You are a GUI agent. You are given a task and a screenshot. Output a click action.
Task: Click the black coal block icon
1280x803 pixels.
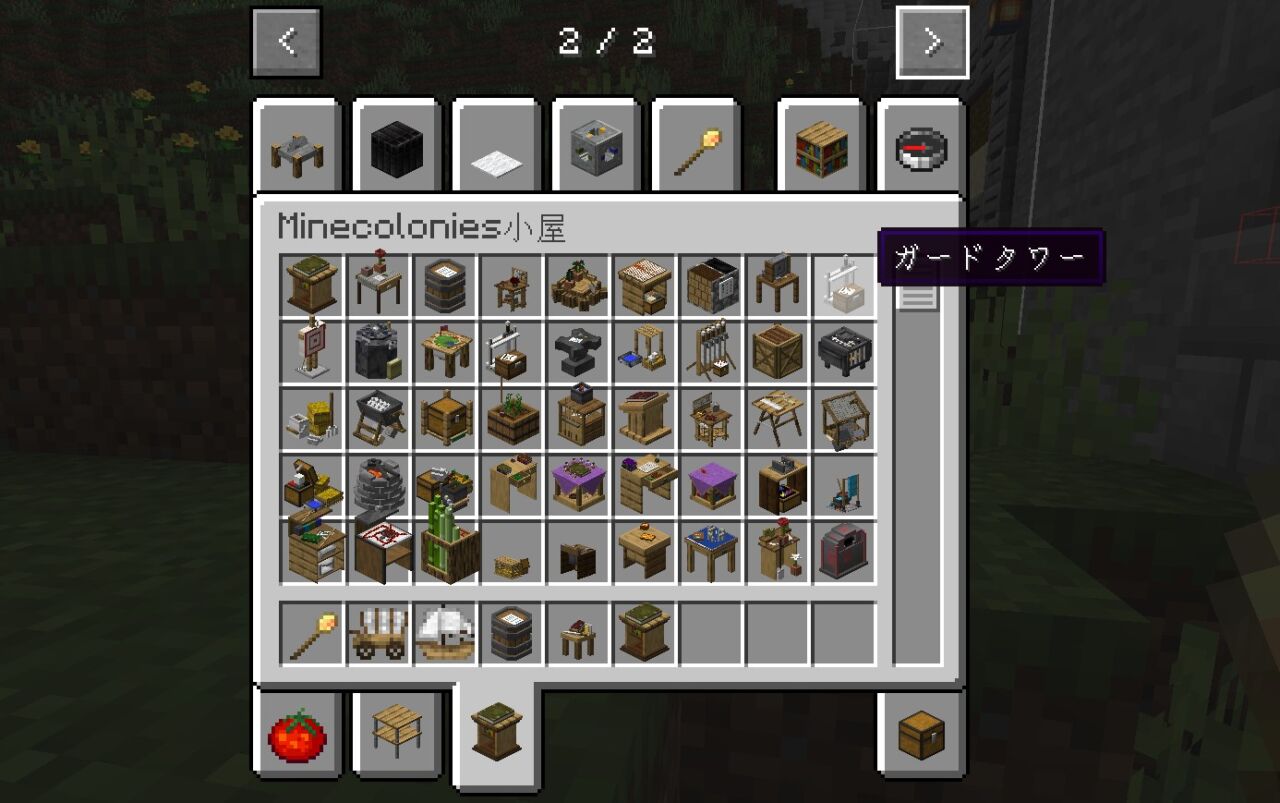tap(396, 148)
